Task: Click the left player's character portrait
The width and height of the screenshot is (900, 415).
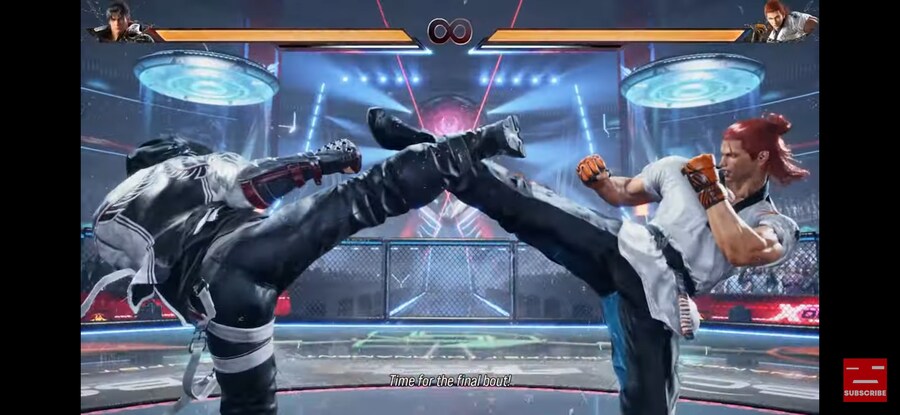Action: [x=118, y=22]
